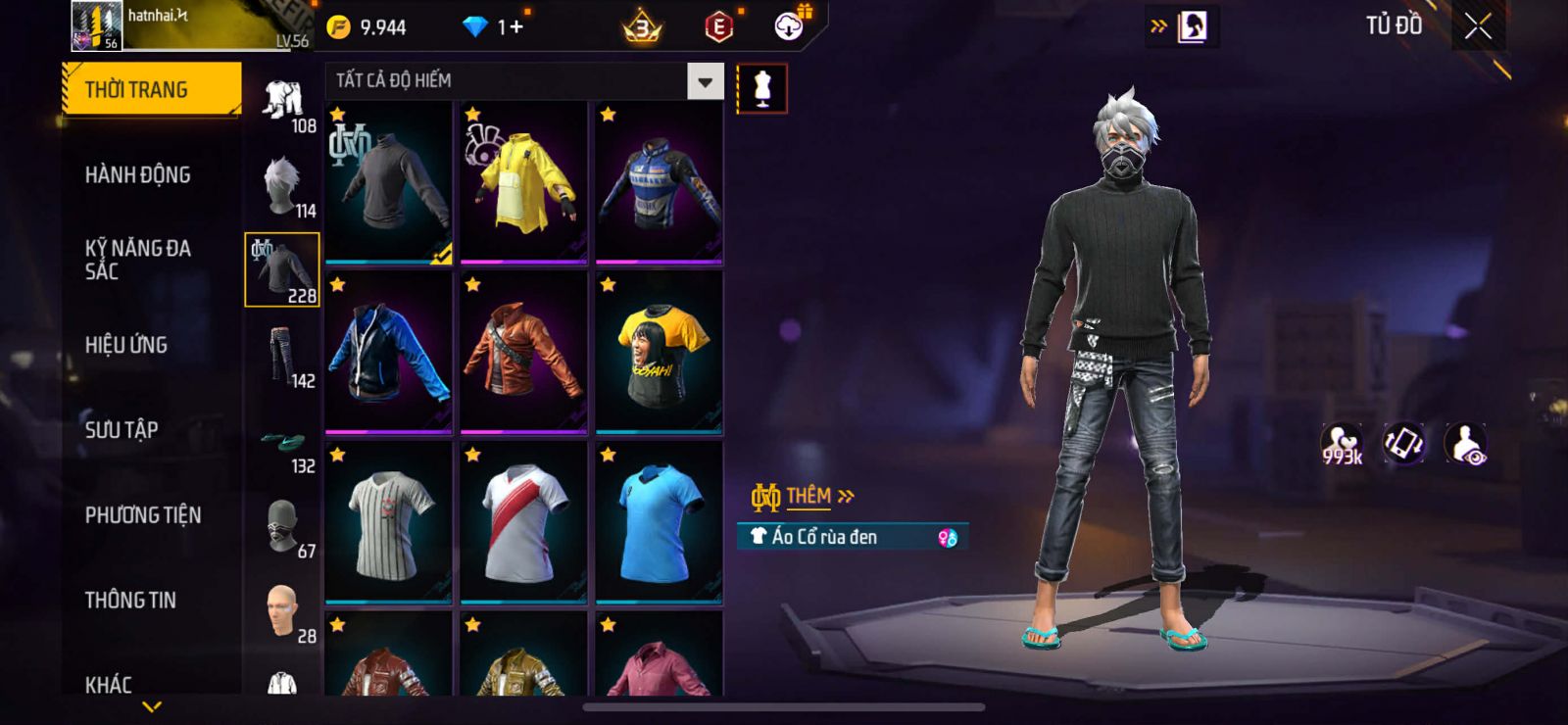Go to the HIỆU ỨNG tab
This screenshot has height=725, width=1568.
coord(126,345)
